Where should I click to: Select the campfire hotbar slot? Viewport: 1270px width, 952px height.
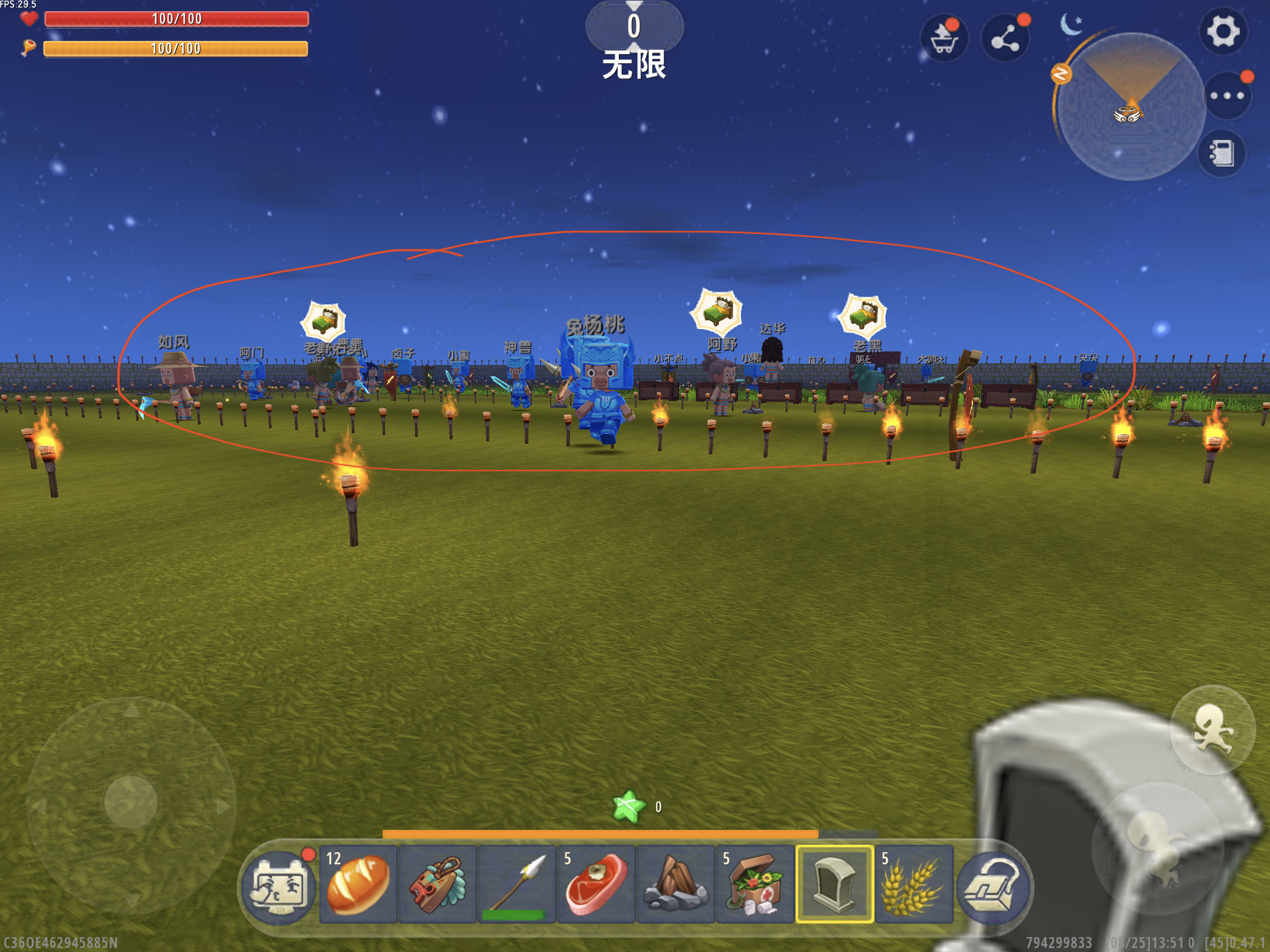tap(676, 884)
